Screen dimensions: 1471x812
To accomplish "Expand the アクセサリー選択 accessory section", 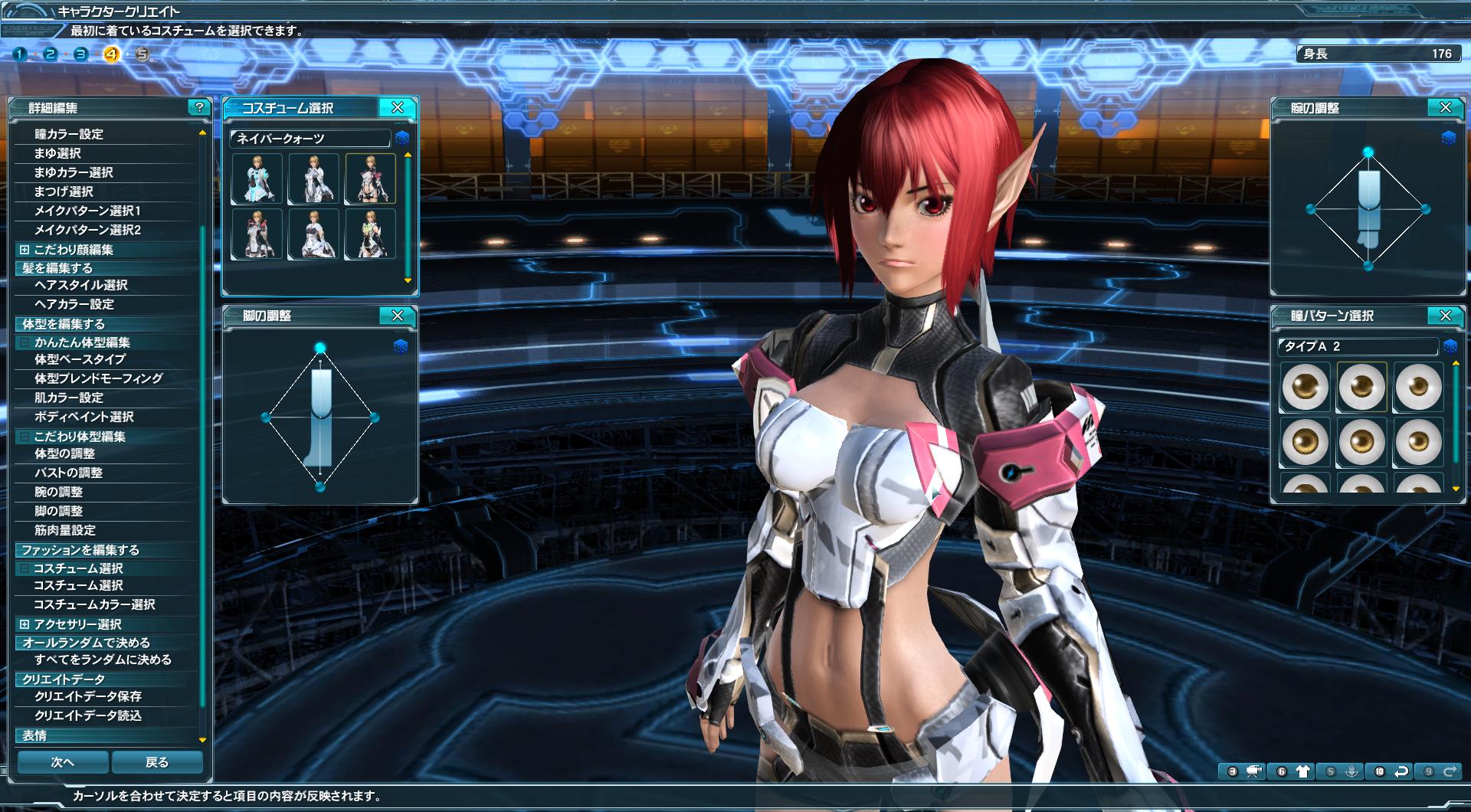I will tap(25, 624).
